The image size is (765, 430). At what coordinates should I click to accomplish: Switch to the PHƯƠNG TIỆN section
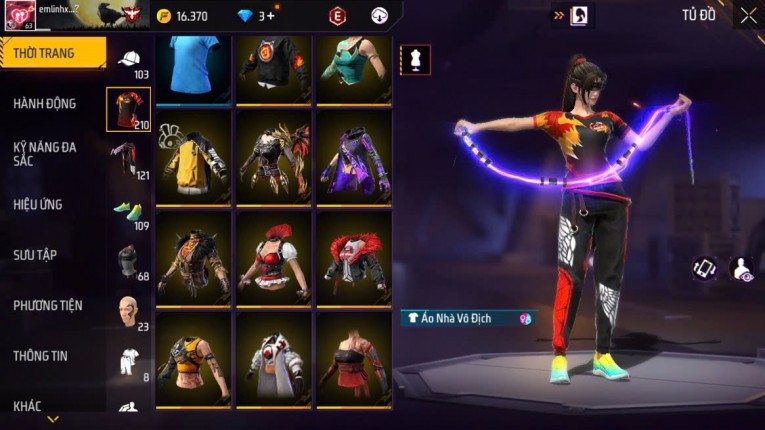[x=48, y=305]
